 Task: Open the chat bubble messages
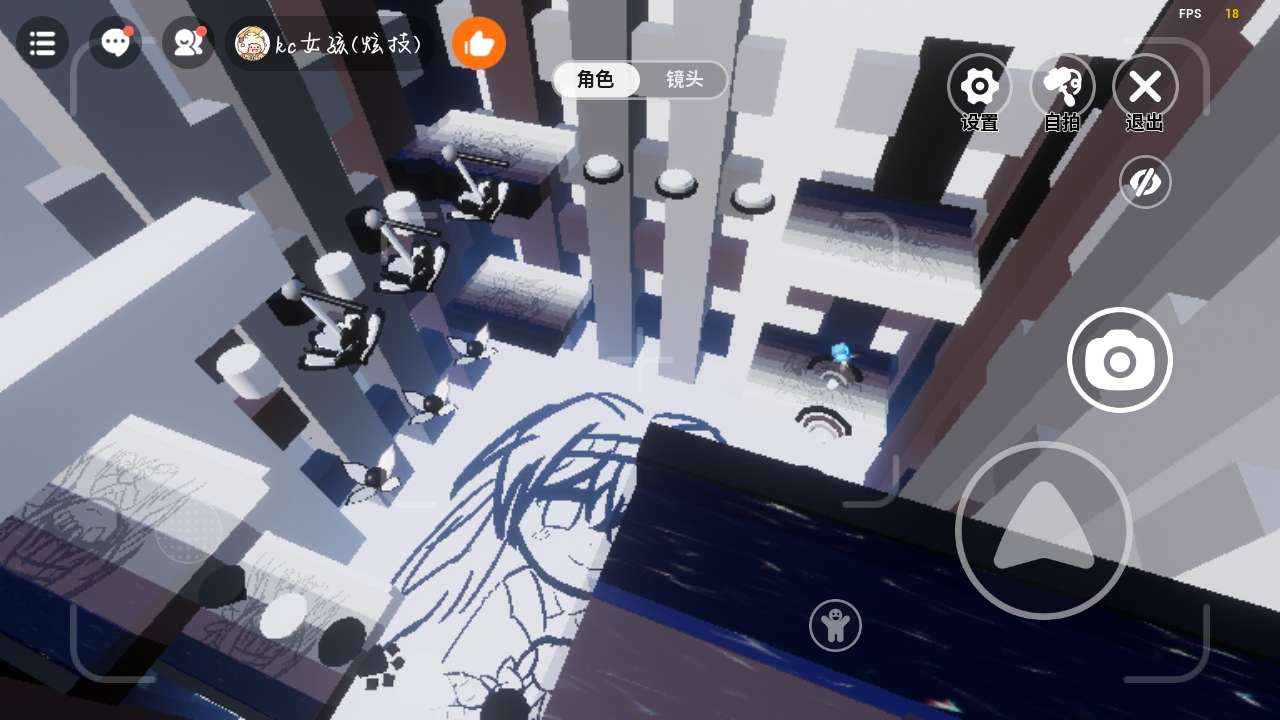pos(115,43)
